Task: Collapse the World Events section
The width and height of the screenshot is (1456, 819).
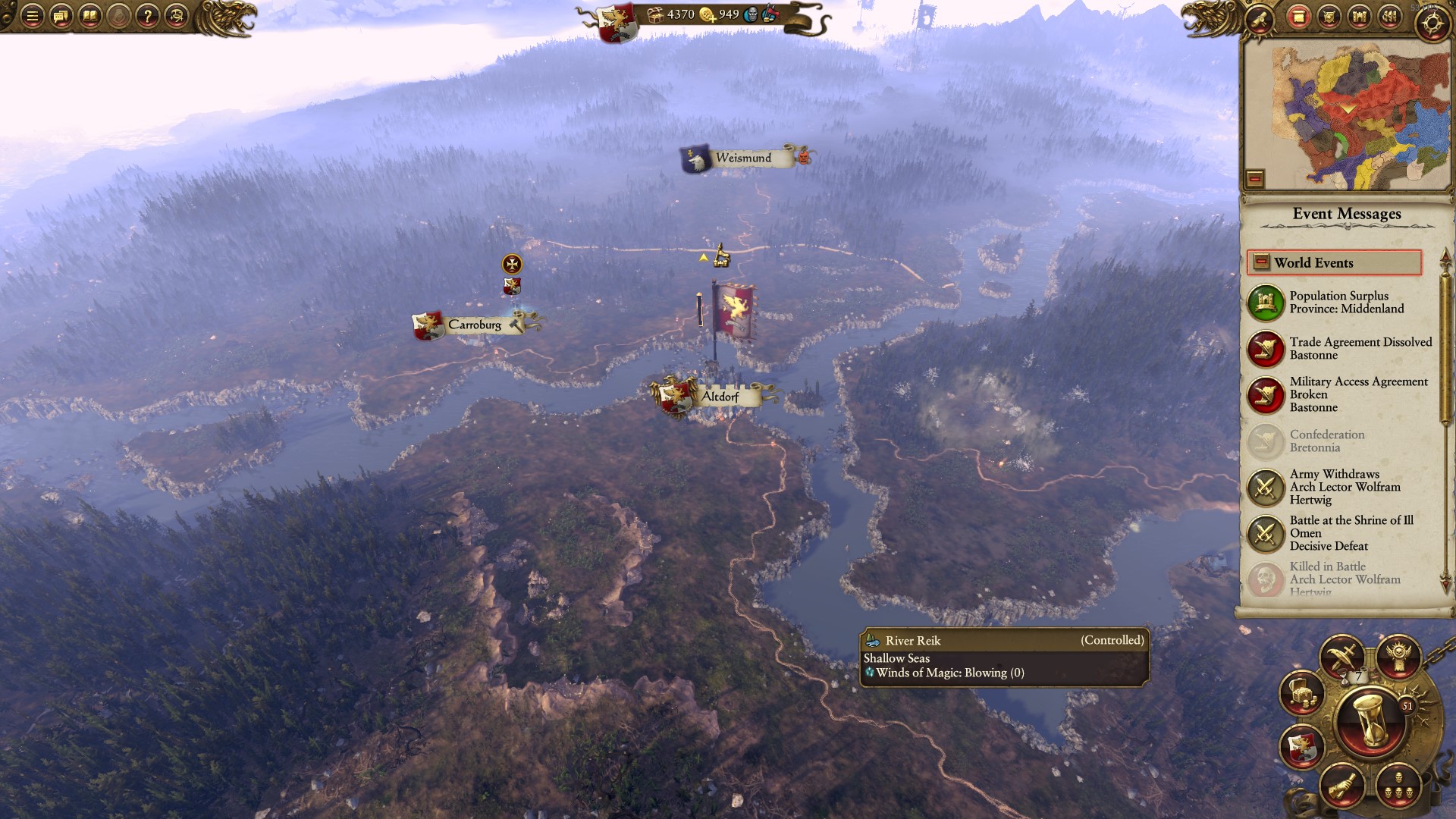Action: pos(1261,262)
